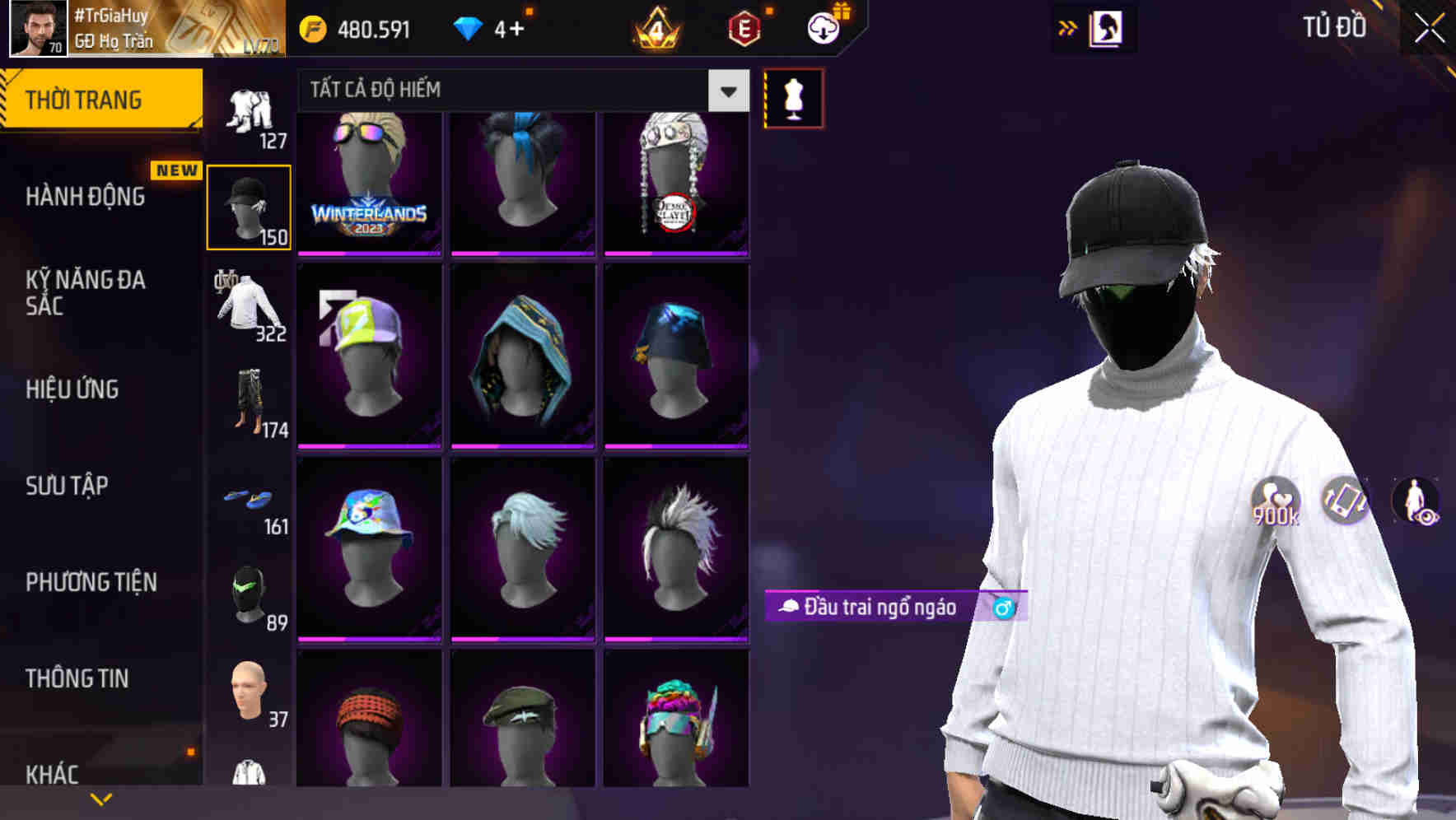Viewport: 1456px width, 820px height.
Task: Toggle the character preview eye icon on the right
Action: (1416, 501)
